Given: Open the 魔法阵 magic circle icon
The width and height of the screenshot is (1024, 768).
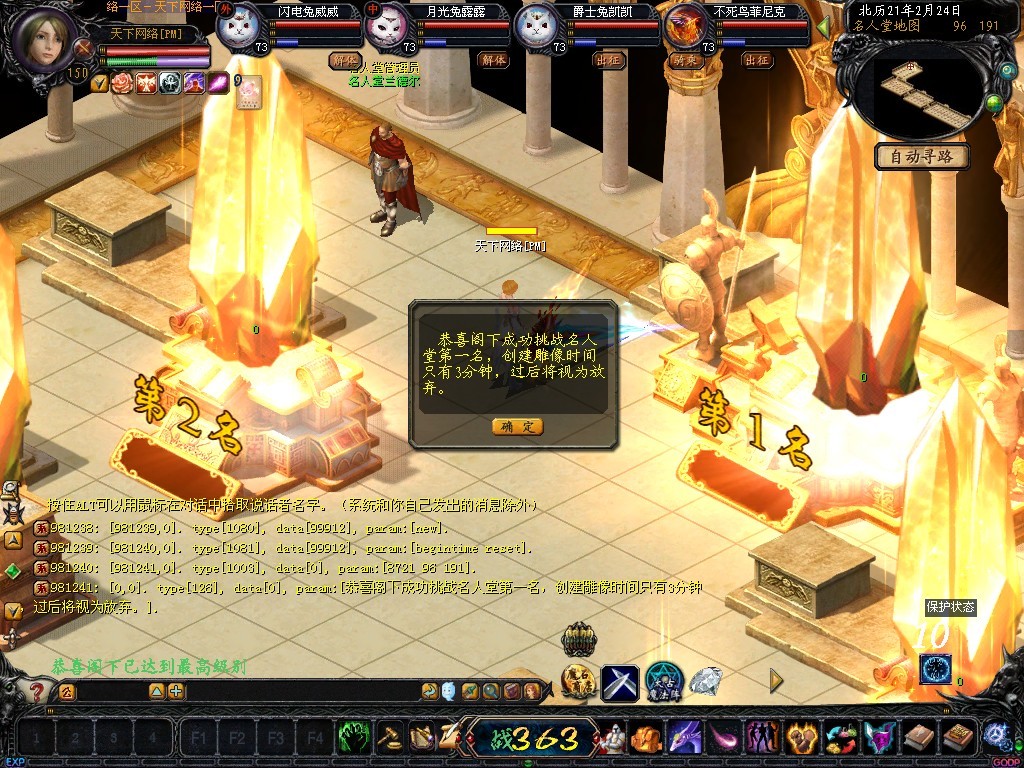Looking at the screenshot, I should click(x=663, y=682).
